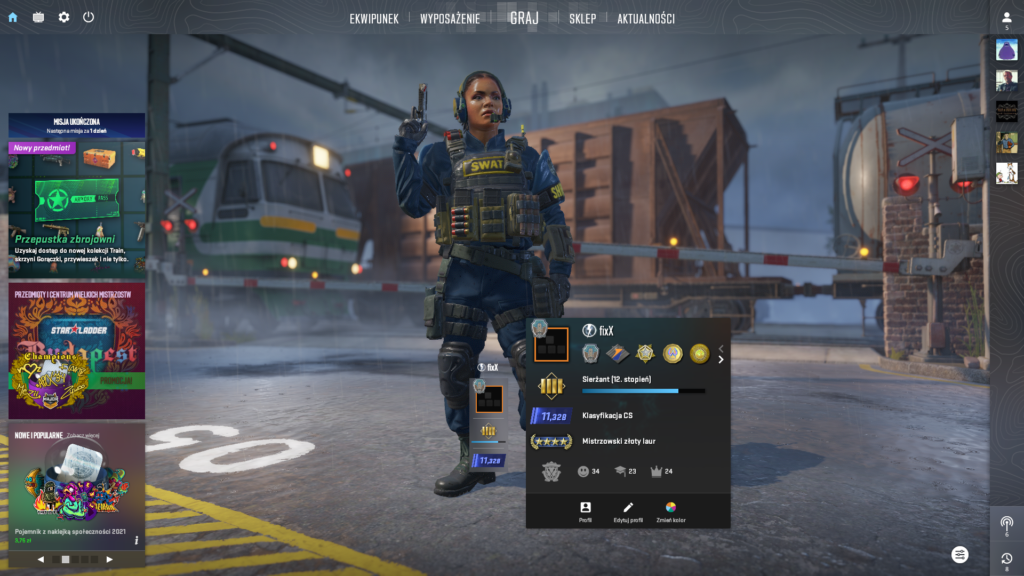The width and height of the screenshot is (1024, 576).
Task: Open the Ekwipunek inventory tab
Action: [374, 18]
